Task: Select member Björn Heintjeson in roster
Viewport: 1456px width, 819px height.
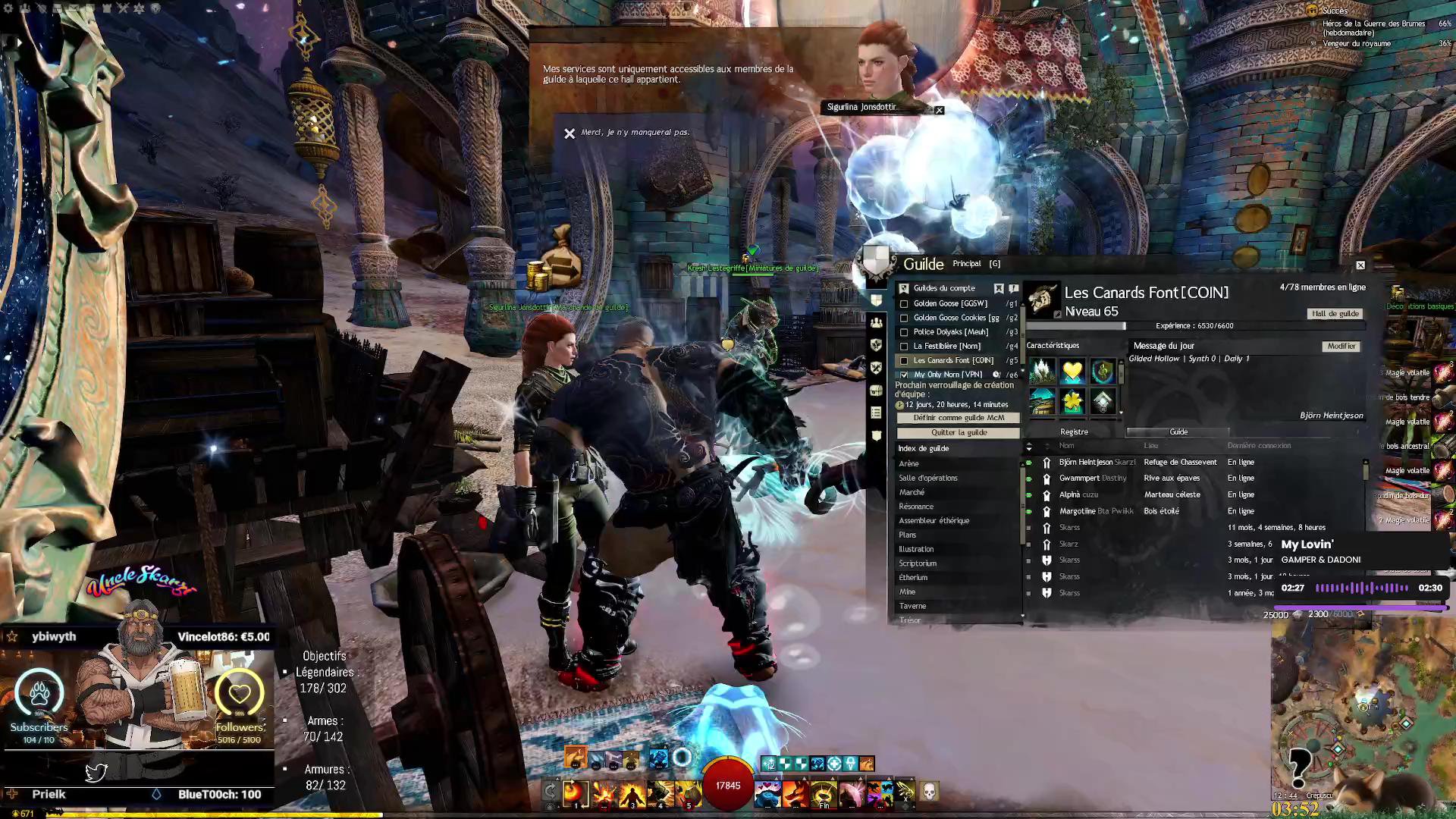Action: (x=1086, y=463)
